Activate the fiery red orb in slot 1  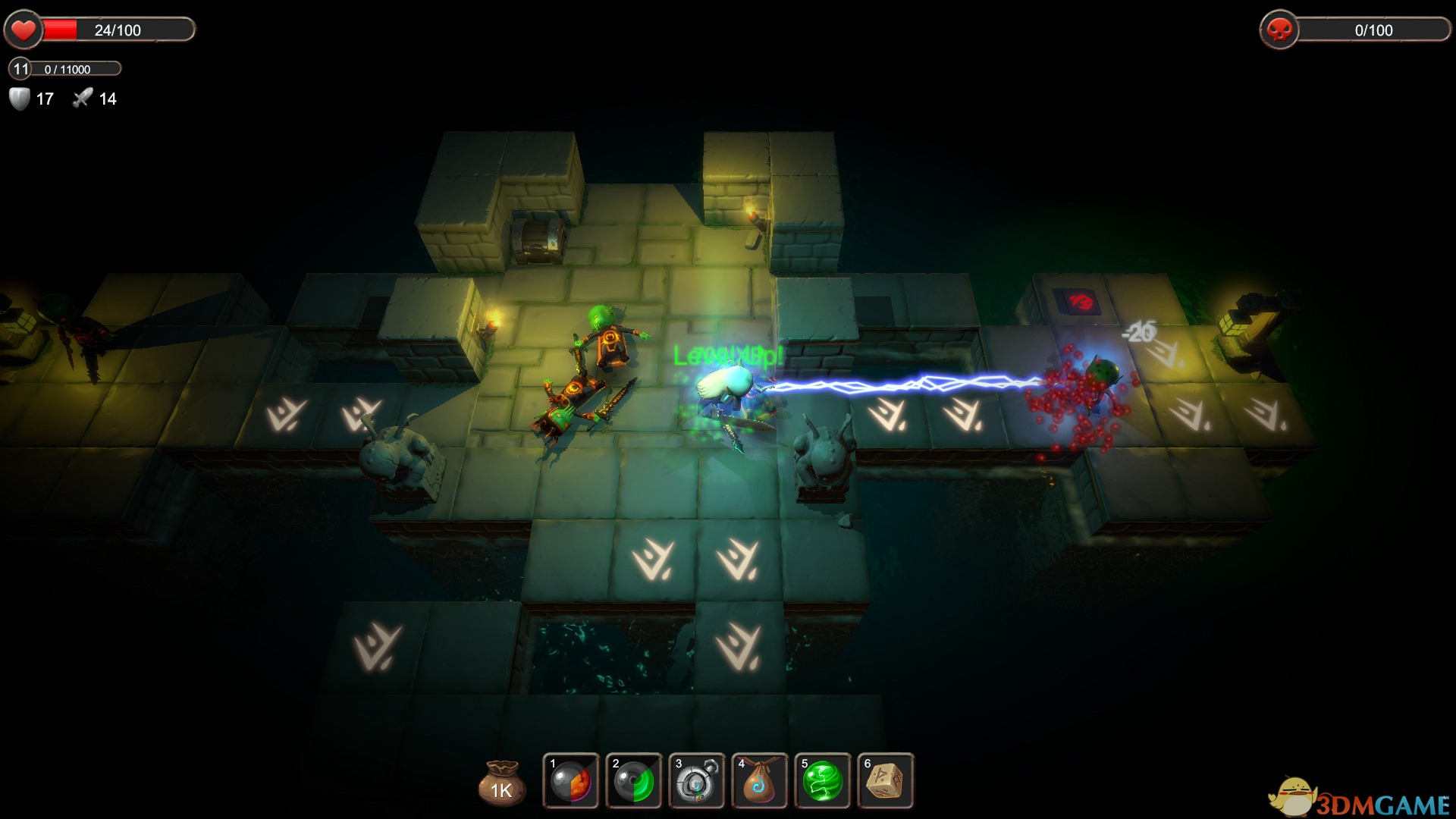point(571,781)
